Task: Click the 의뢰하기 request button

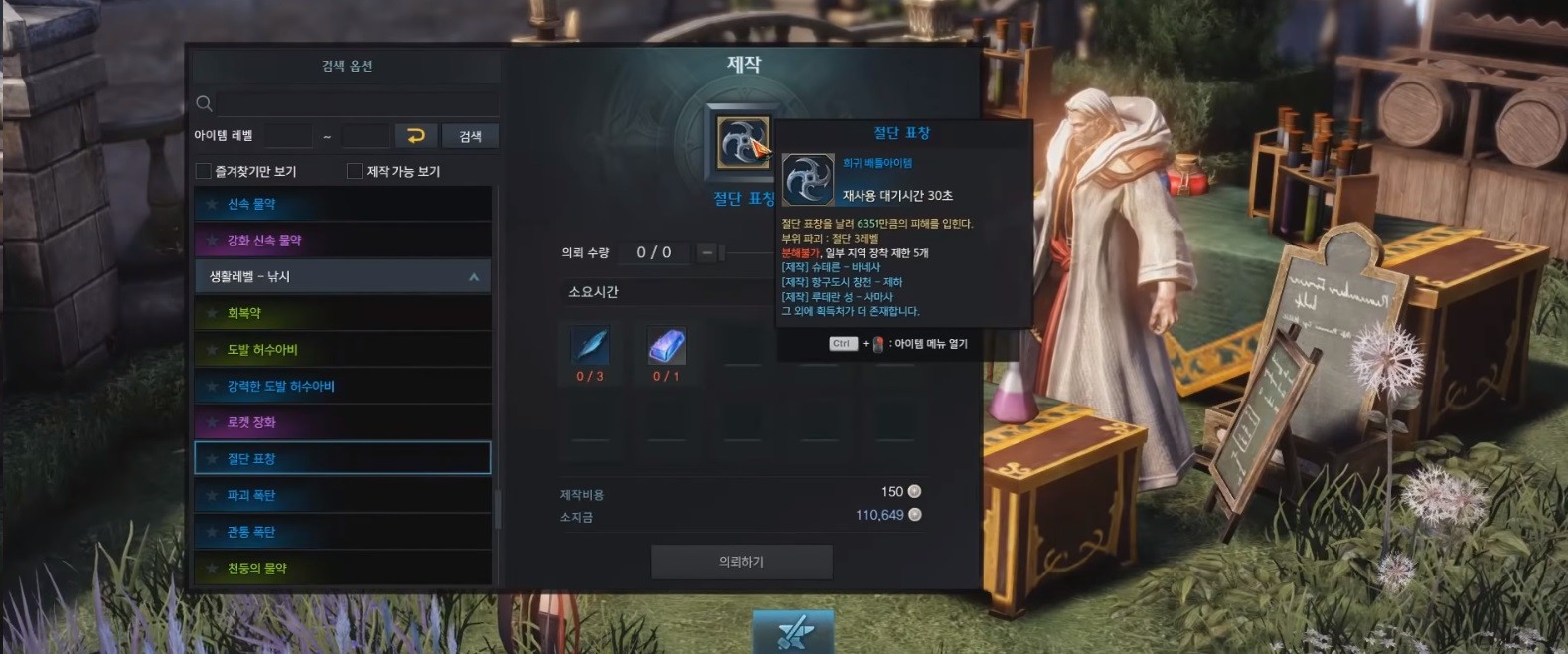Action: coord(741,562)
